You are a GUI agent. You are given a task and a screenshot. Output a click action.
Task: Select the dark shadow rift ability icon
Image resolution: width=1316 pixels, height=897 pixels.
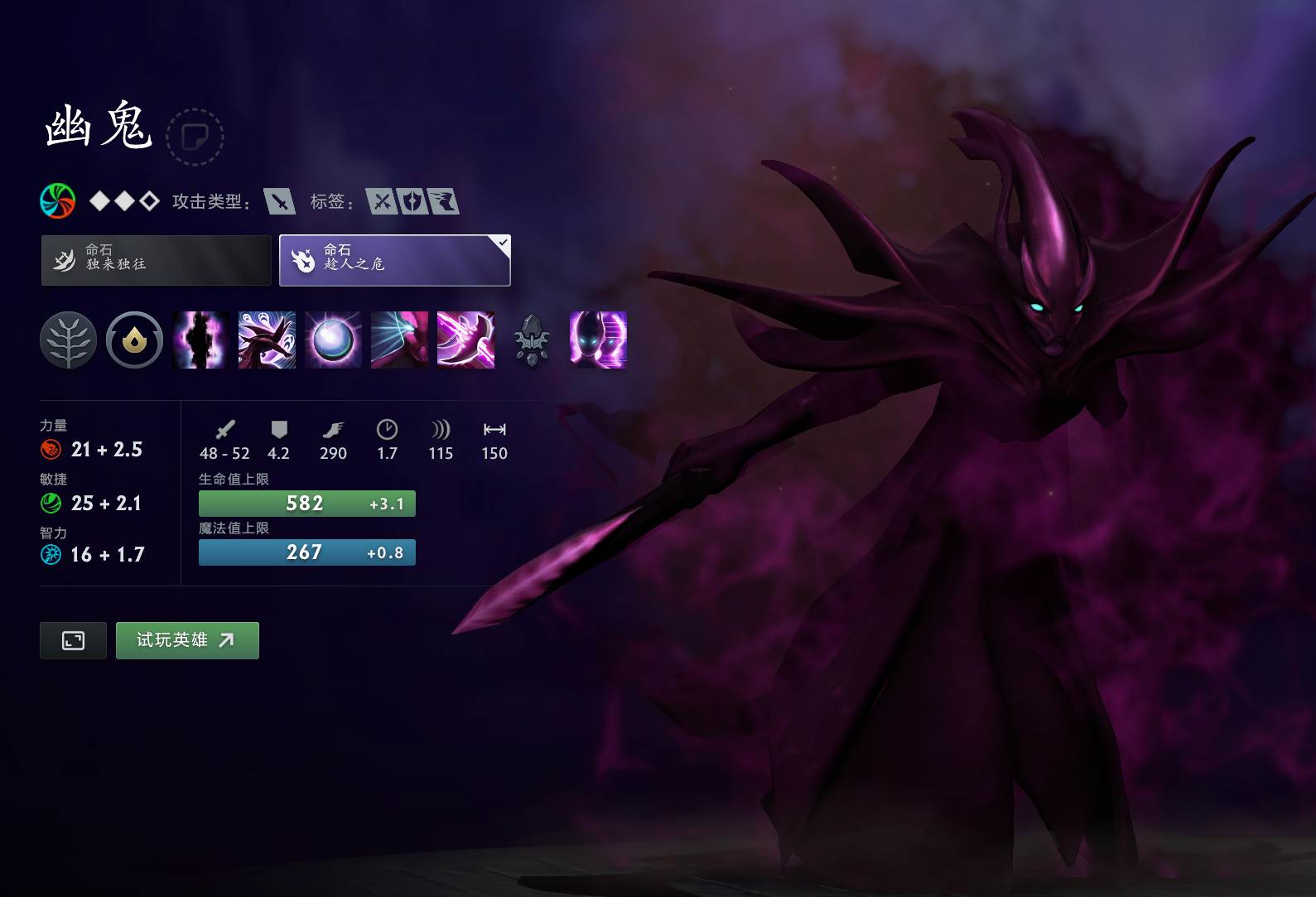click(200, 340)
